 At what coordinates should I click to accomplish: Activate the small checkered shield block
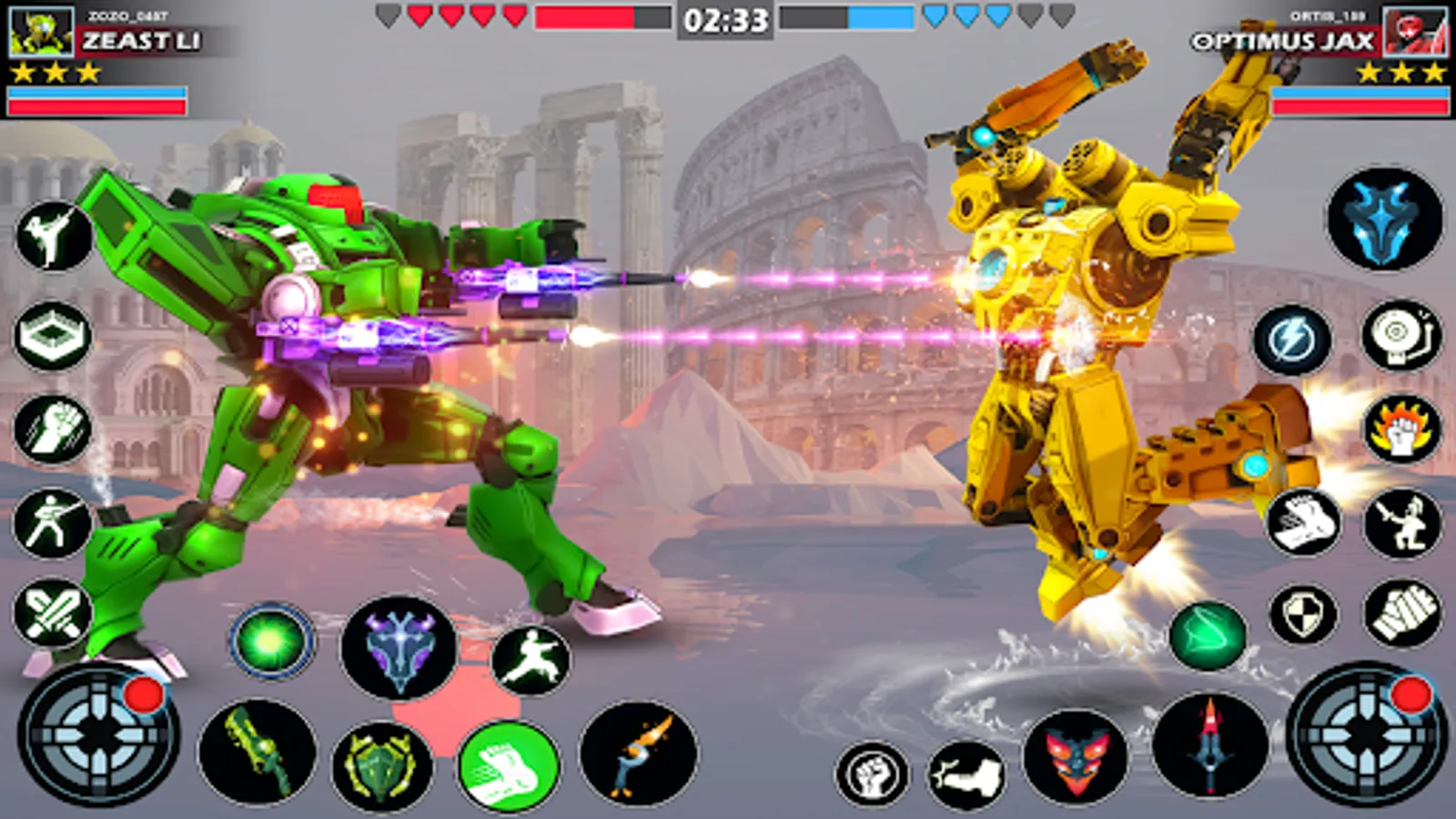1303,614
